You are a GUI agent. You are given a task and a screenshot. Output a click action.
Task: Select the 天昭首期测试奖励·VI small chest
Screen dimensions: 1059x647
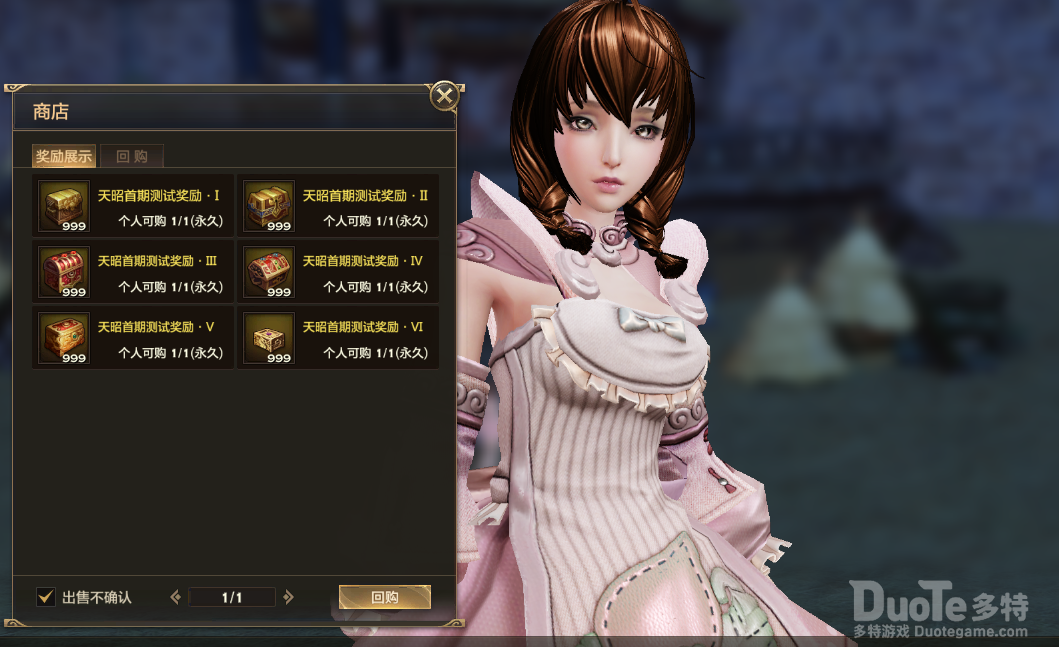269,338
